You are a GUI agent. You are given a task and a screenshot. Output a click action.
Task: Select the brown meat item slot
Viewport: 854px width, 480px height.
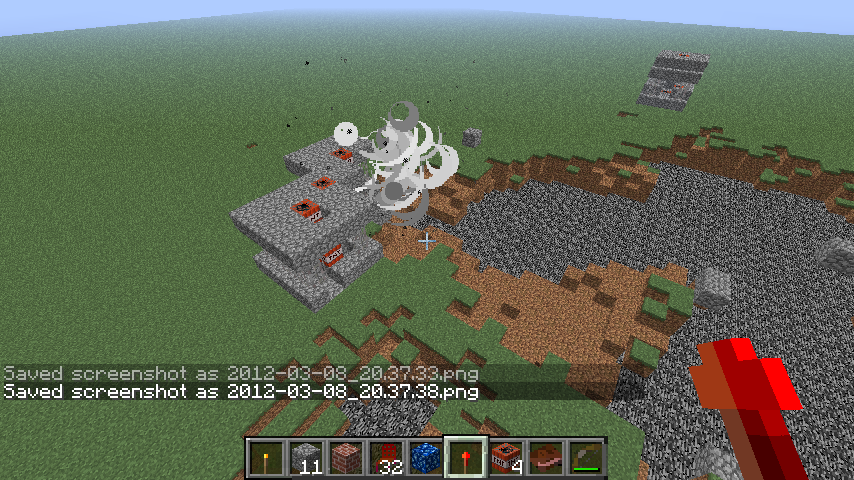click(545, 459)
